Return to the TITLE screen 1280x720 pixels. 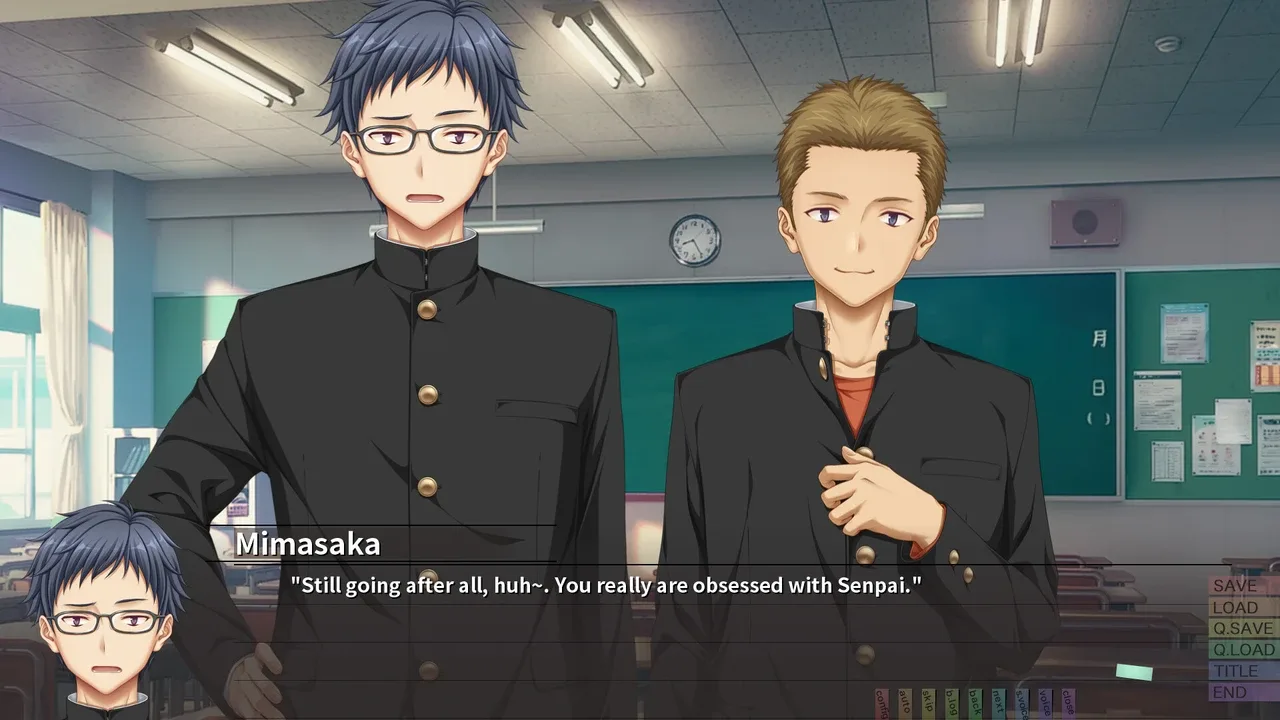click(x=1242, y=671)
